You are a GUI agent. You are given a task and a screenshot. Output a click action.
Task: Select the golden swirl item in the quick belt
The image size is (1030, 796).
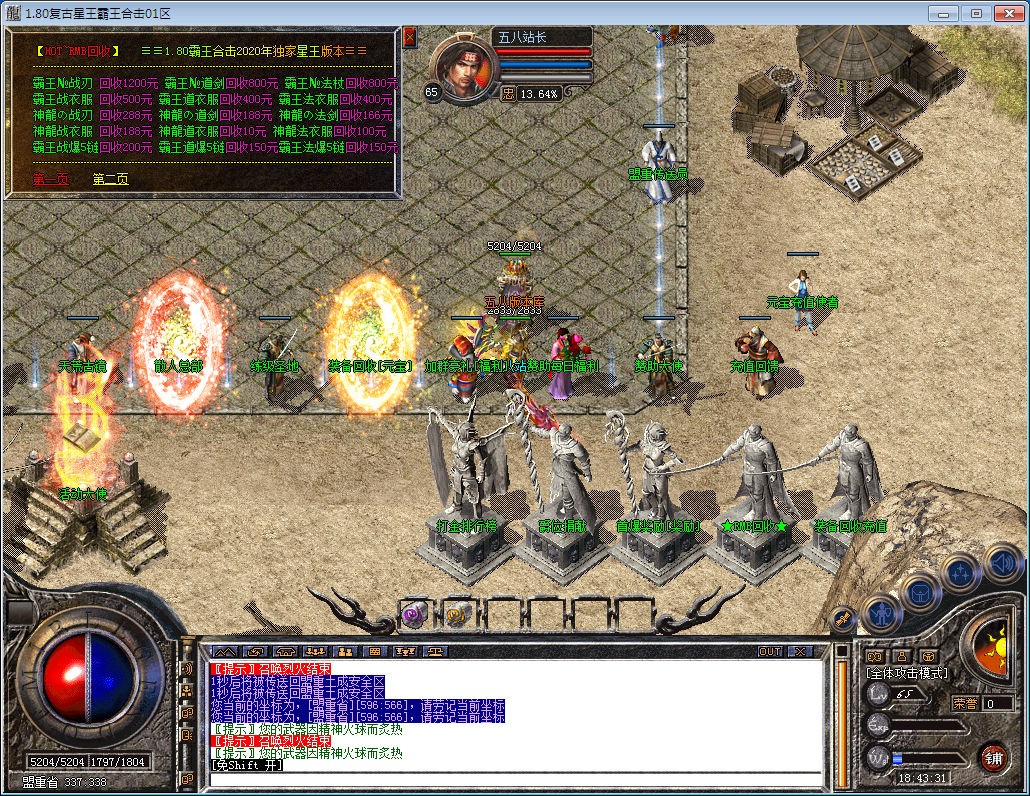[458, 612]
